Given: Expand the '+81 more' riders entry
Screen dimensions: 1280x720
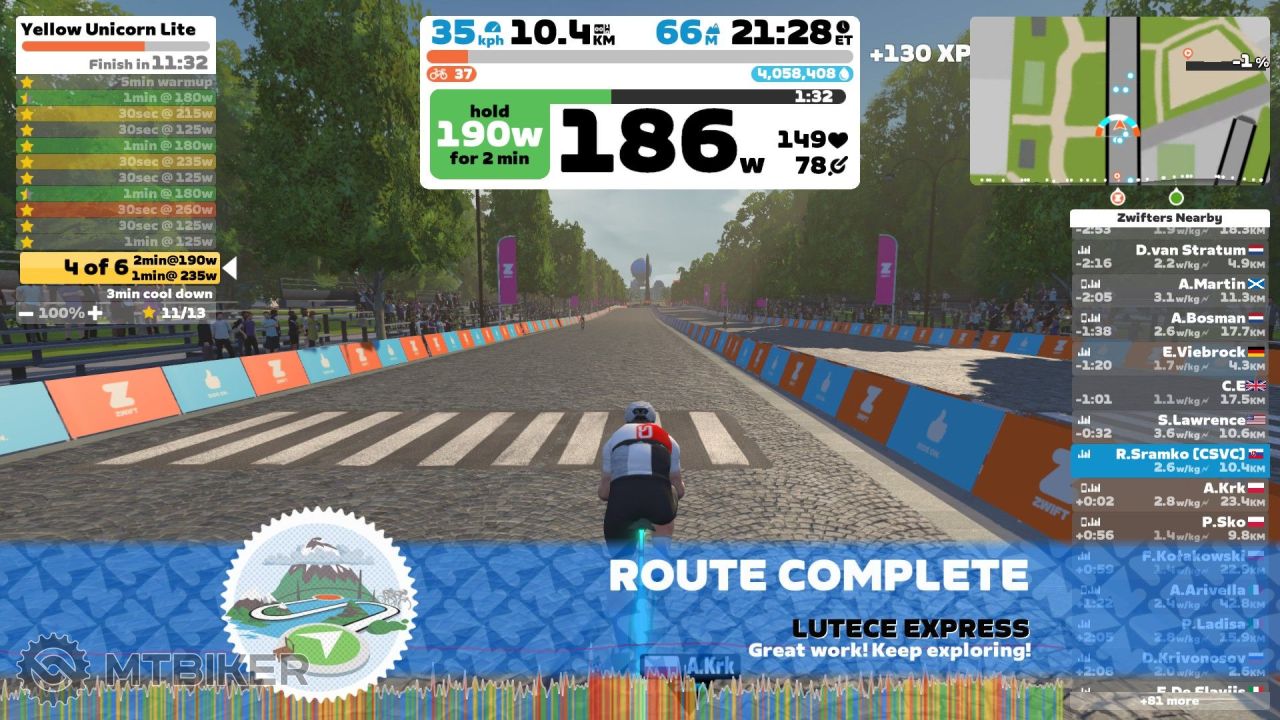Looking at the screenshot, I should (1168, 701).
